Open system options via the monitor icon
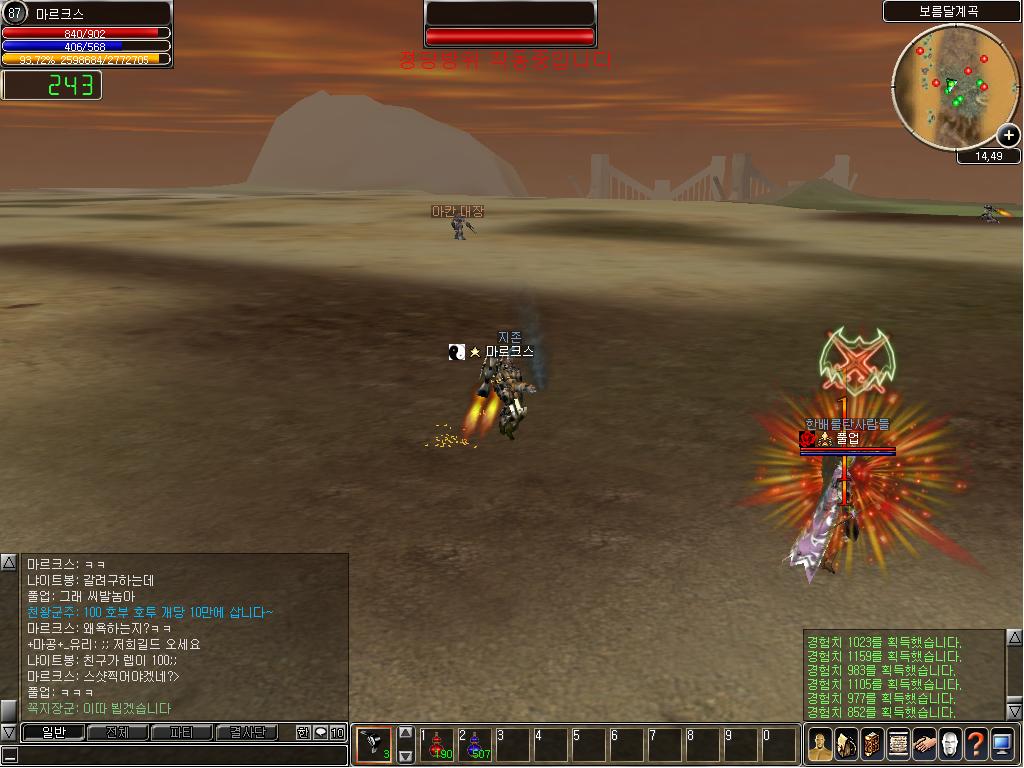 coord(1002,745)
